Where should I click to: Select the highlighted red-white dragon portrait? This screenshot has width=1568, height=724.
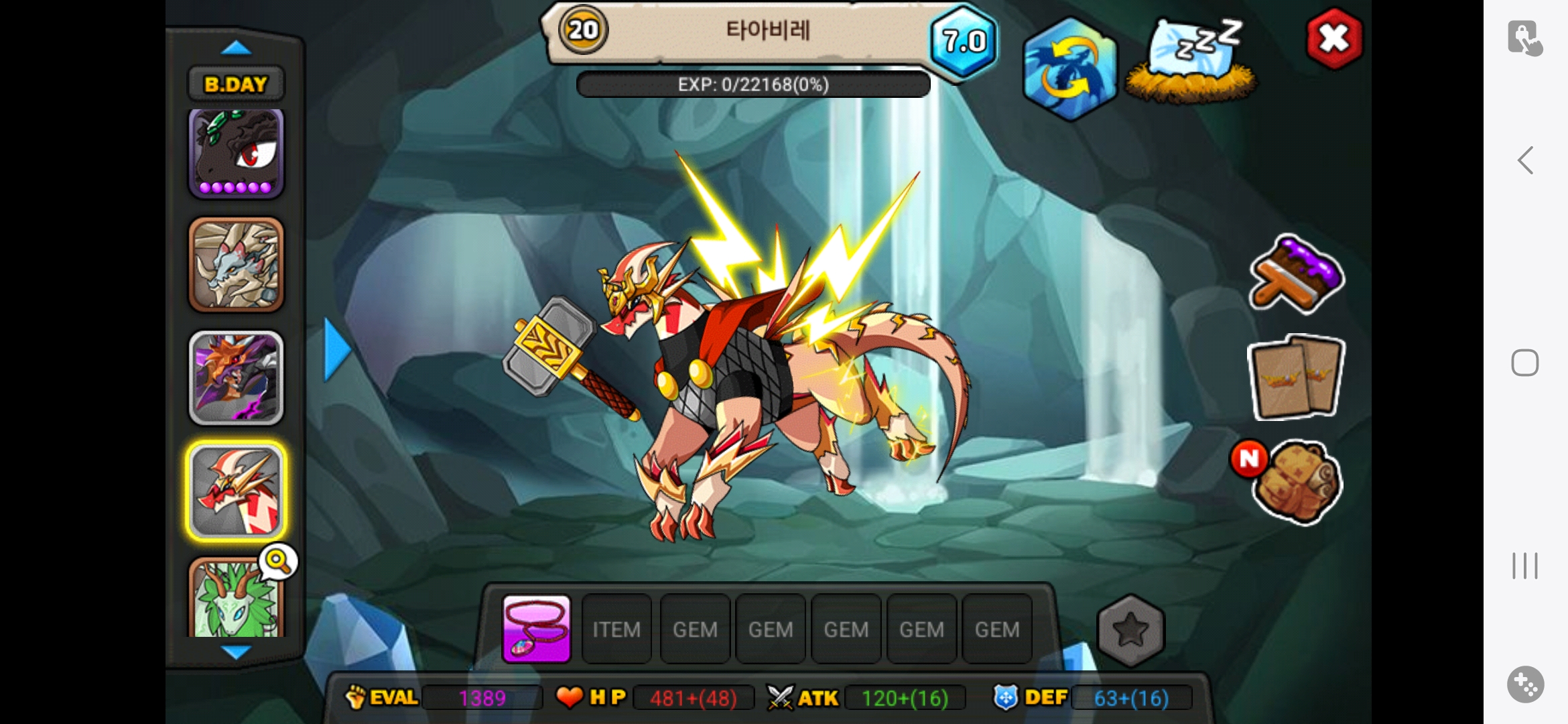coord(236,491)
